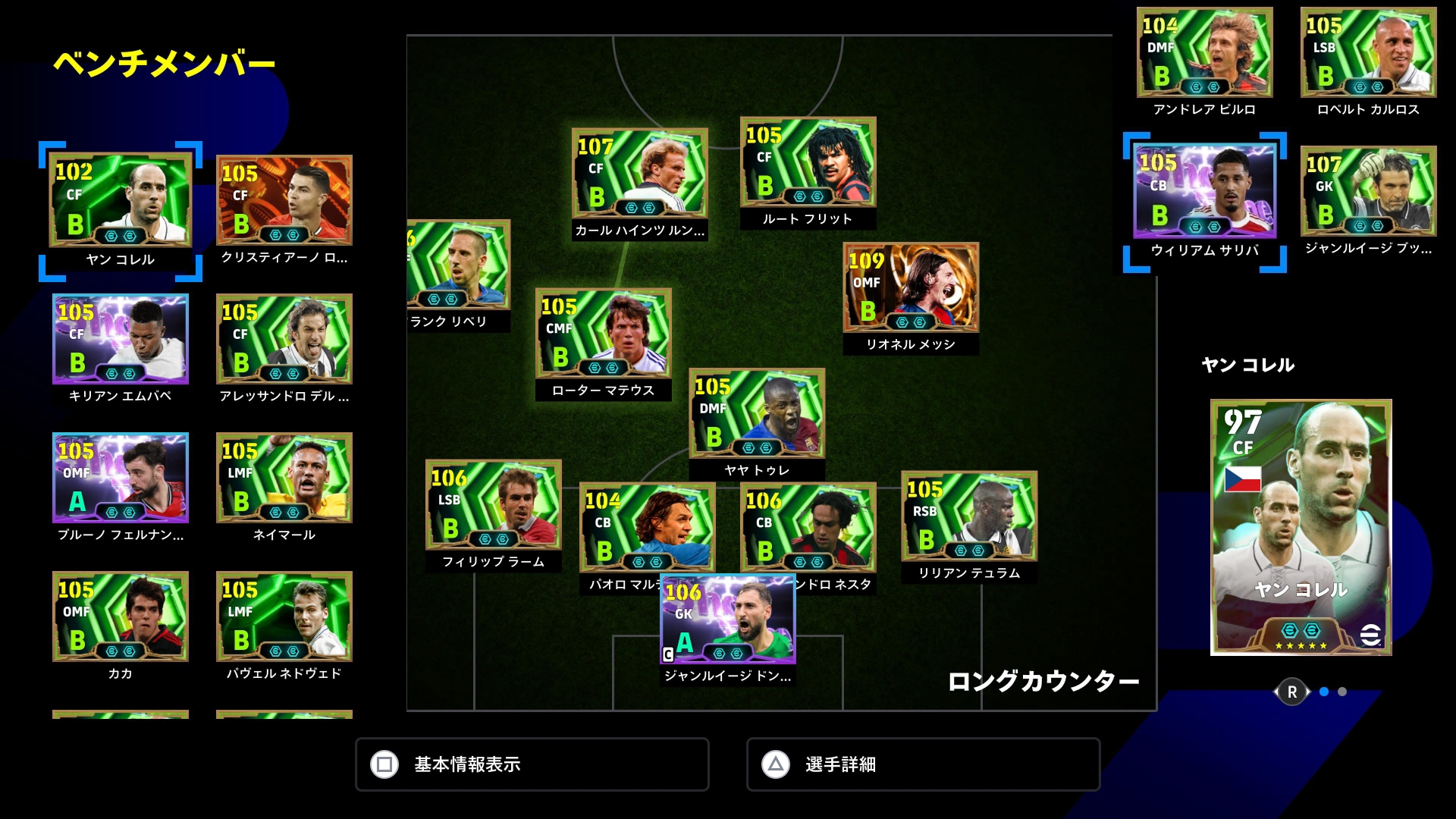Choose Ruud Gullit's CF card
This screenshot has width=1456, height=819.
pos(808,162)
